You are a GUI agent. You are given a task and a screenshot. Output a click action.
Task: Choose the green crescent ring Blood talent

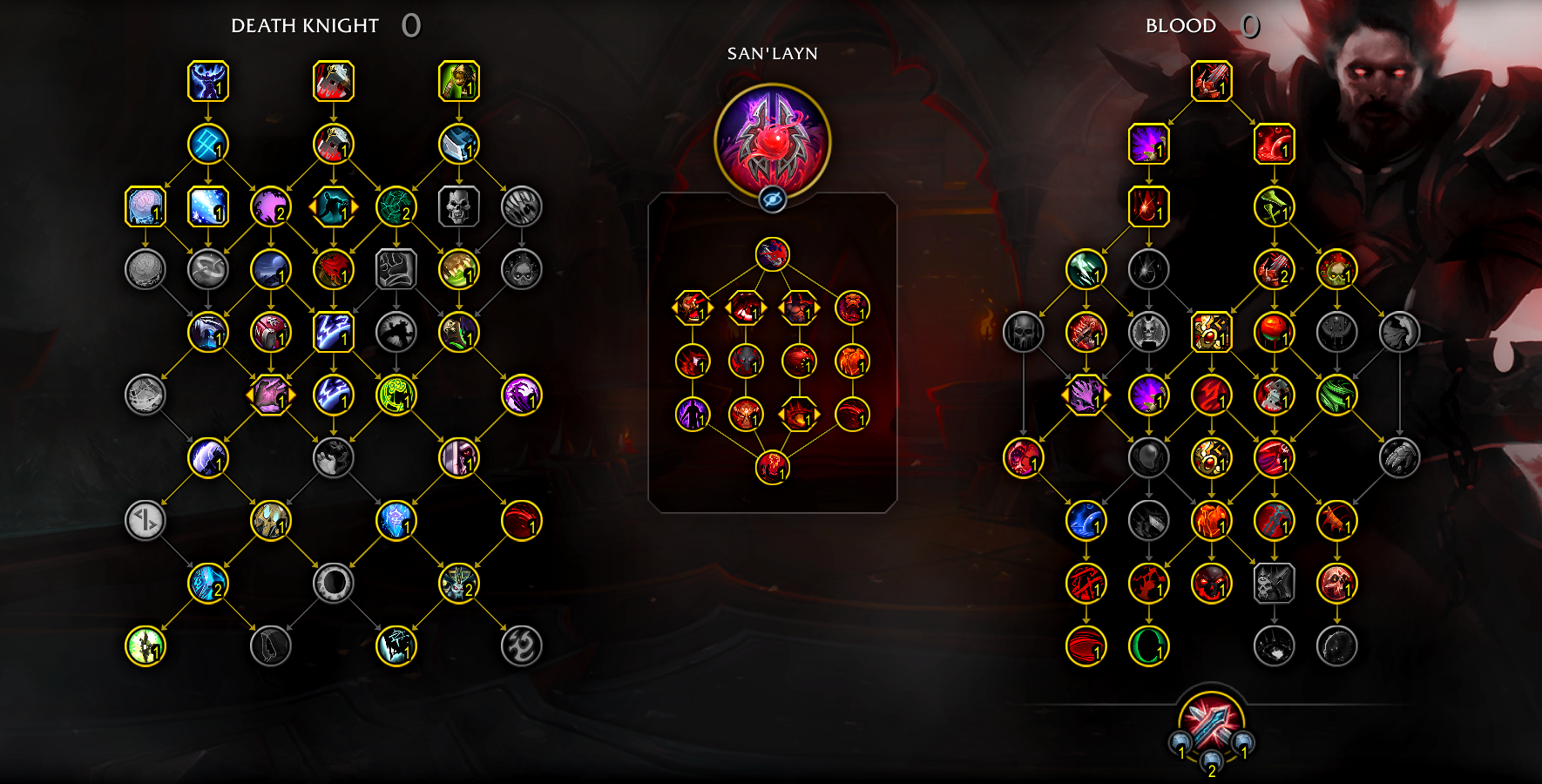click(x=1149, y=645)
